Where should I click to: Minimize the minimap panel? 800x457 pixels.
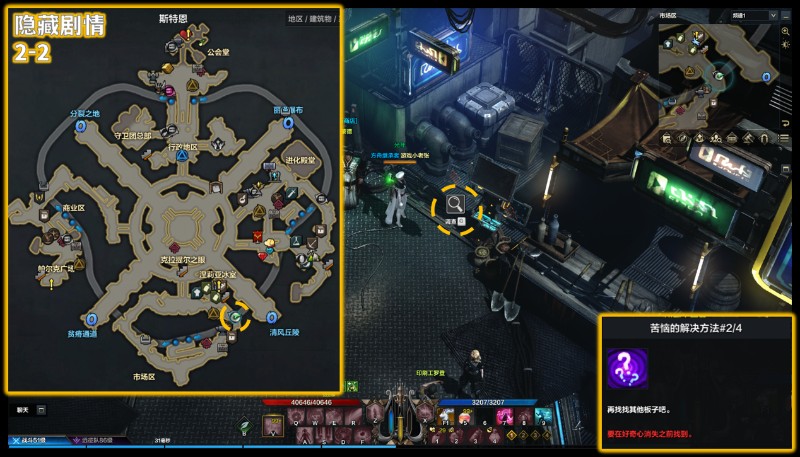coord(787,16)
